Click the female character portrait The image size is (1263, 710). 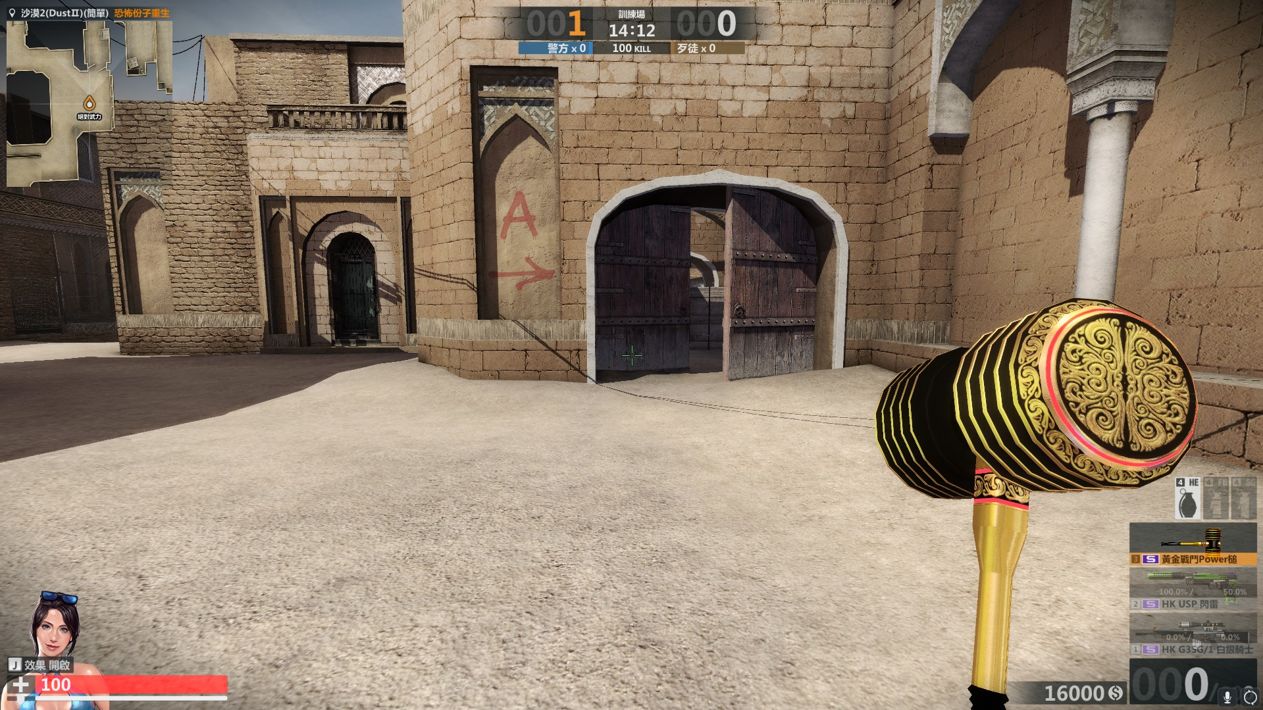[x=54, y=625]
